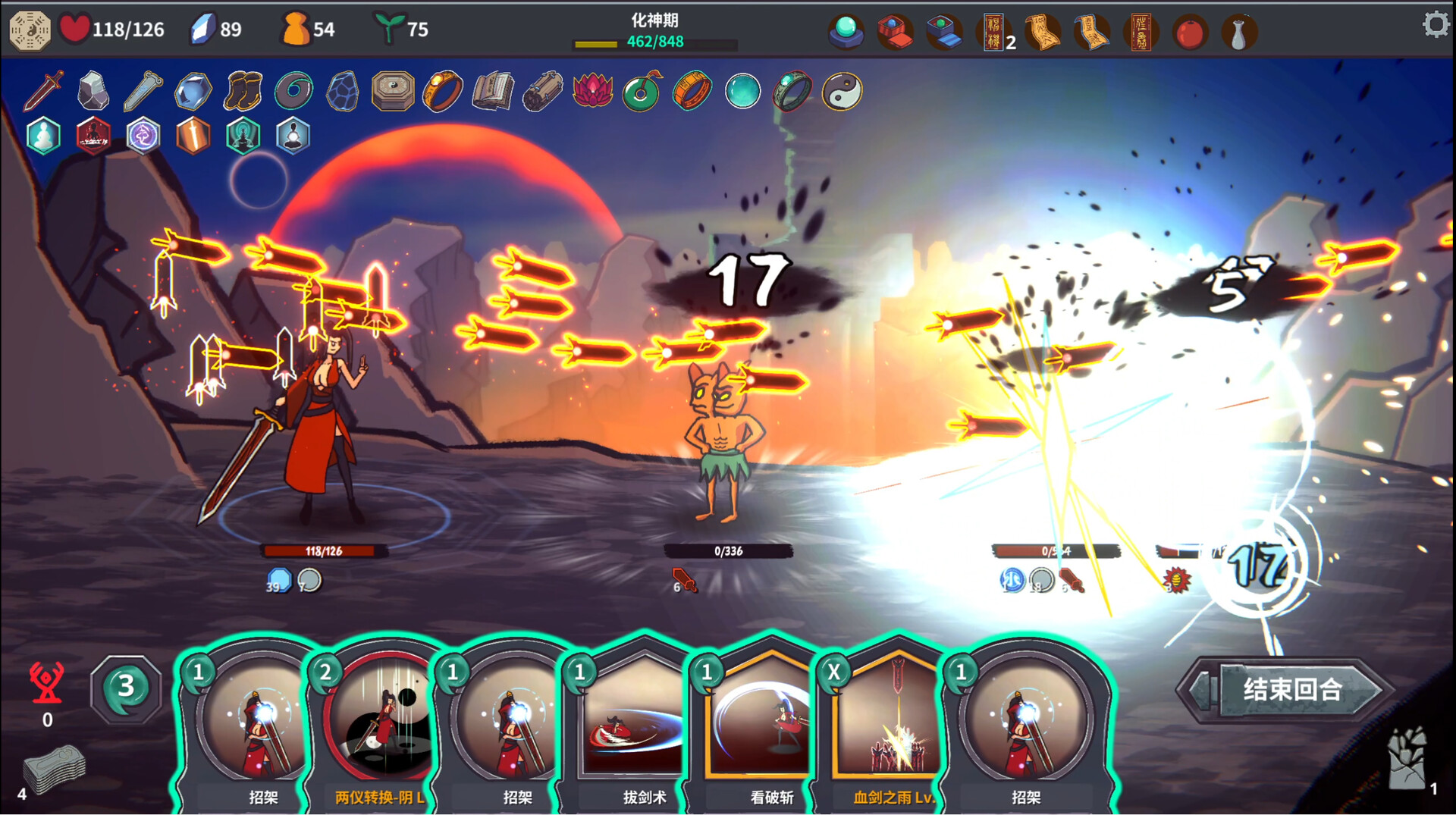Select the teal orb treasure icon
The width and height of the screenshot is (1456, 815).
tap(846, 31)
